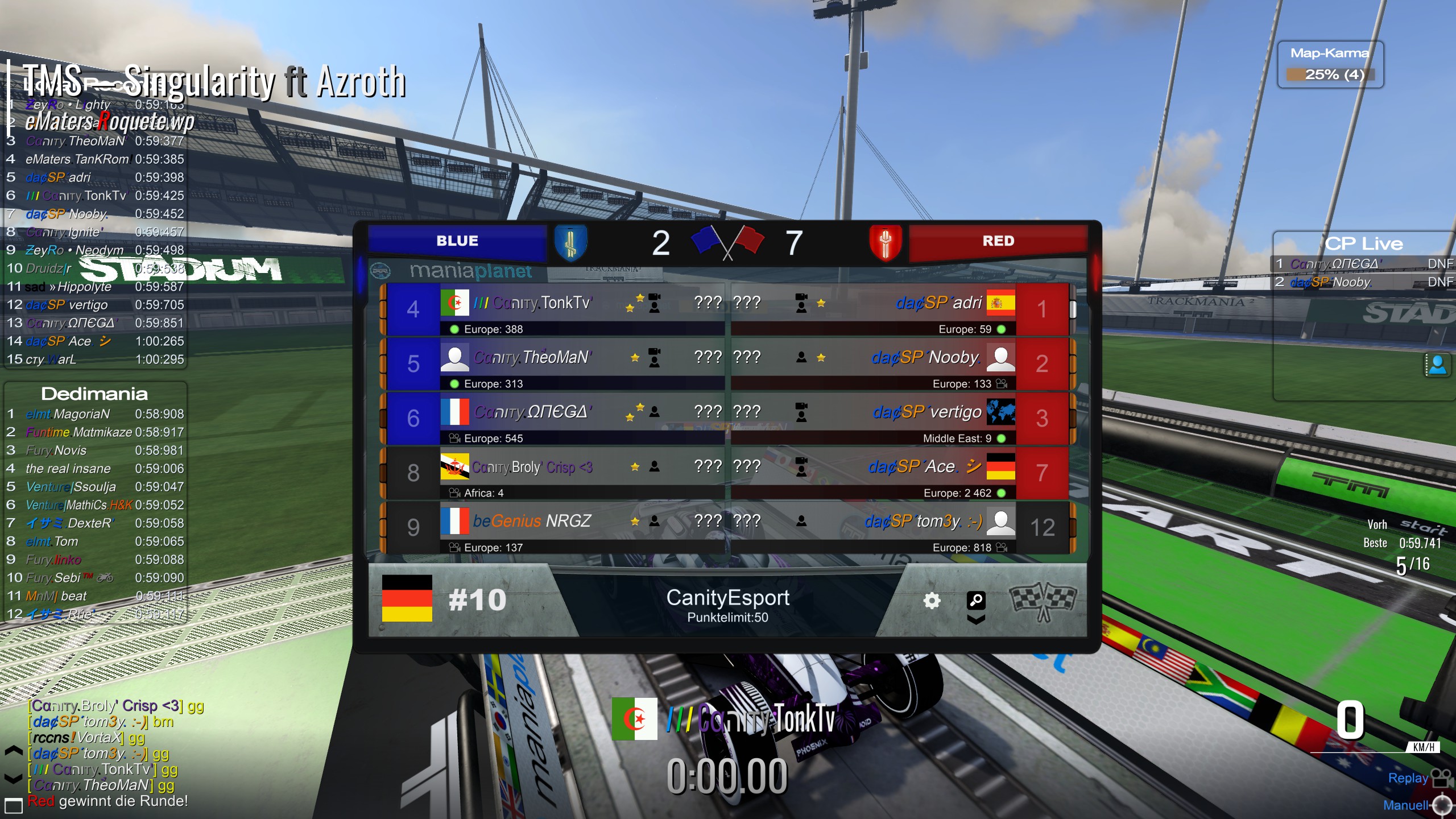Click the magnifying glass search icon
The width and height of the screenshot is (1456, 819).
976,599
